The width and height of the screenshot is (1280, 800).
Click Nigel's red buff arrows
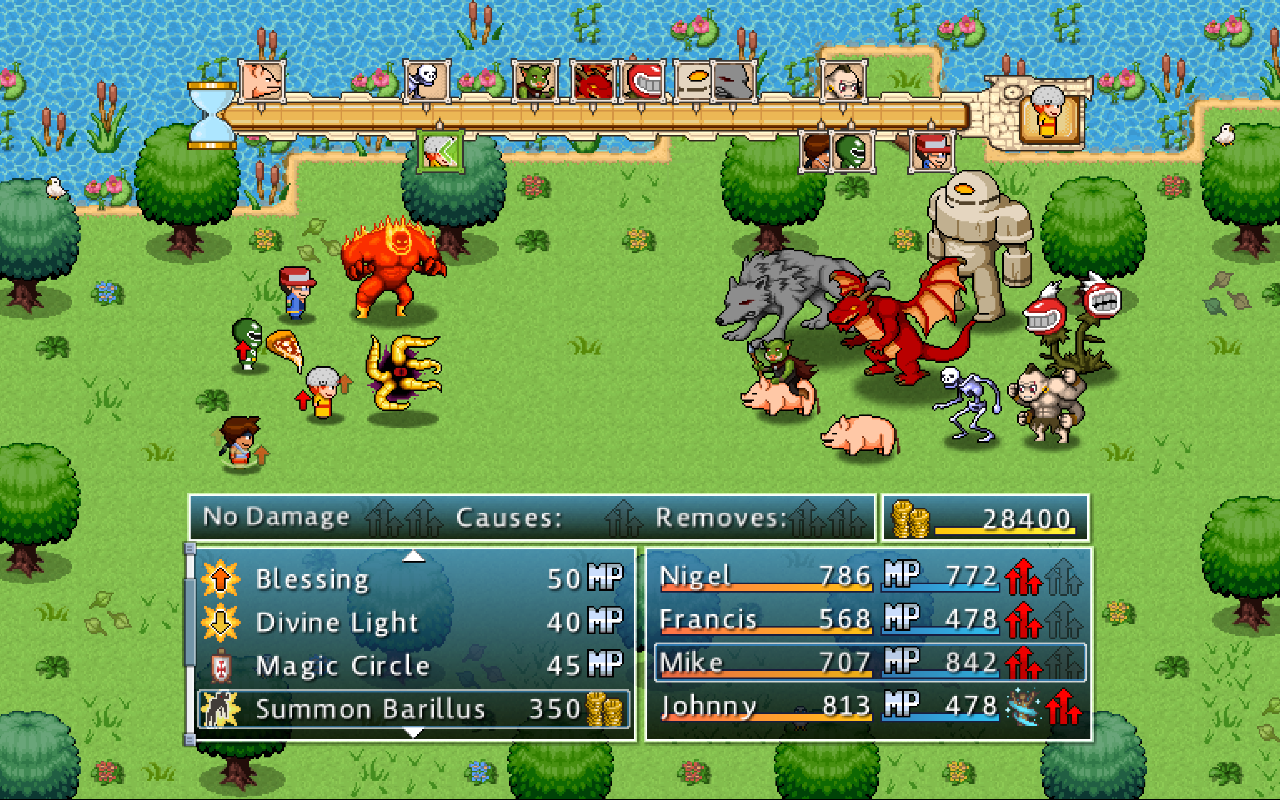tap(1021, 576)
